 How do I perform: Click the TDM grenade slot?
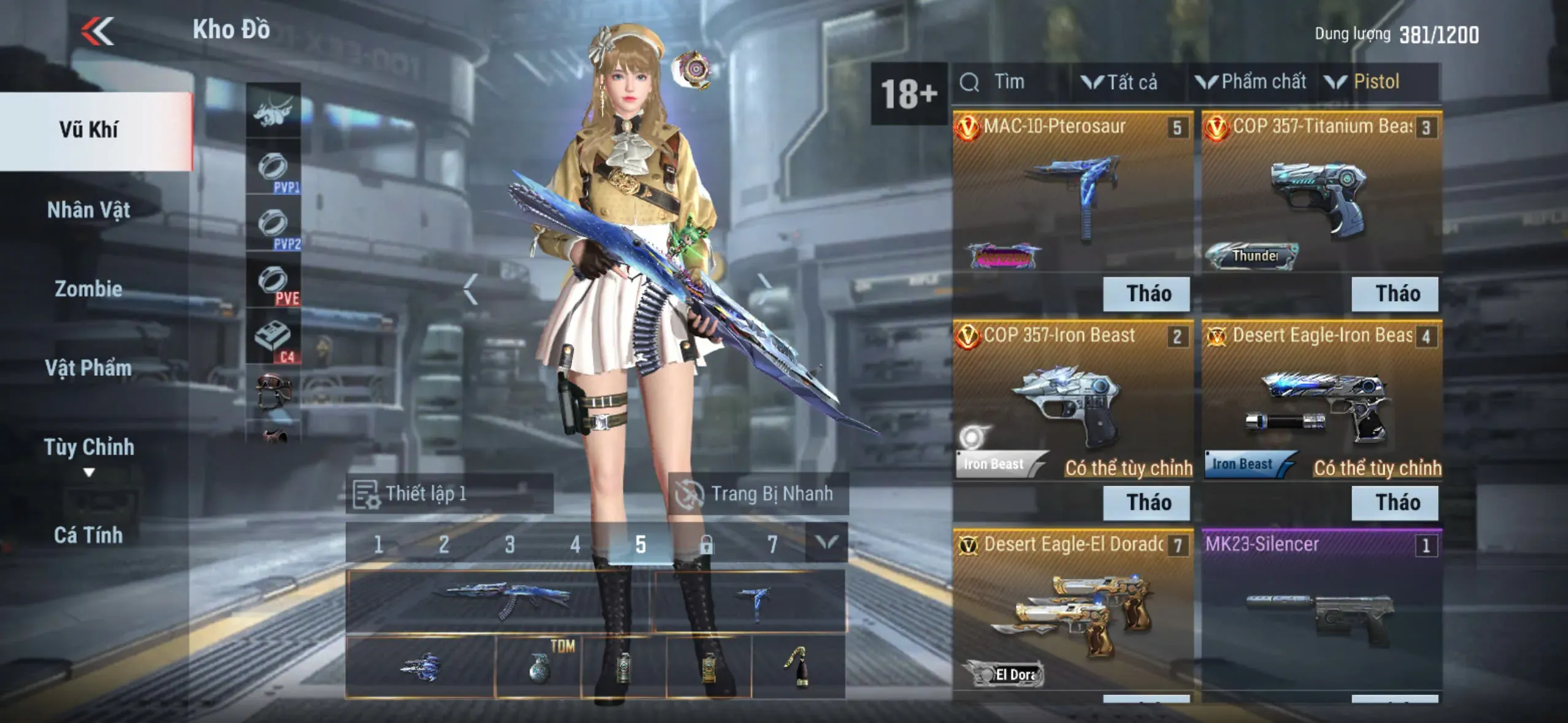pos(538,667)
